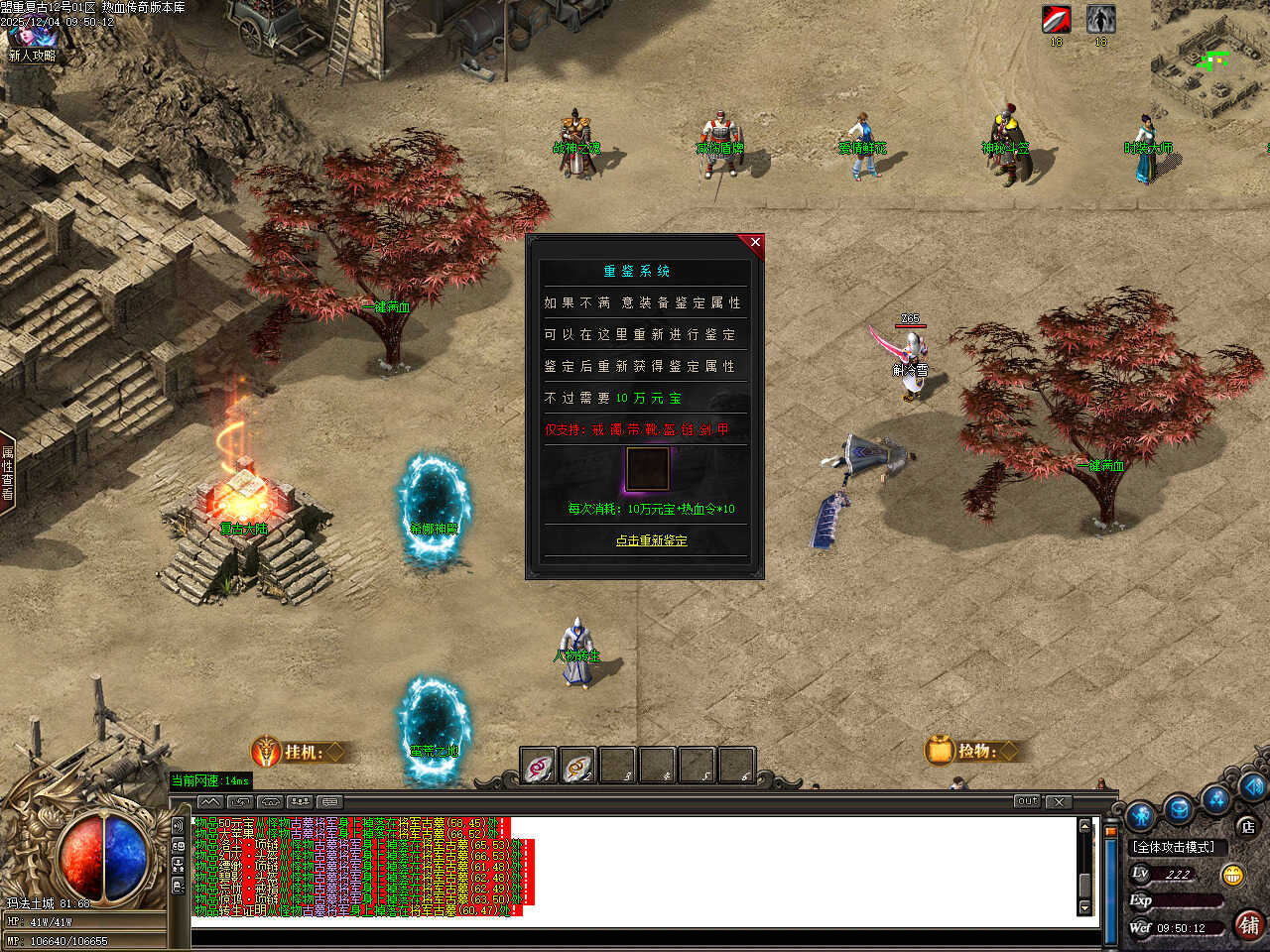Click the 'out' button above the chat
Image resolution: width=1270 pixels, height=952 pixels.
pyautogui.click(x=1027, y=801)
